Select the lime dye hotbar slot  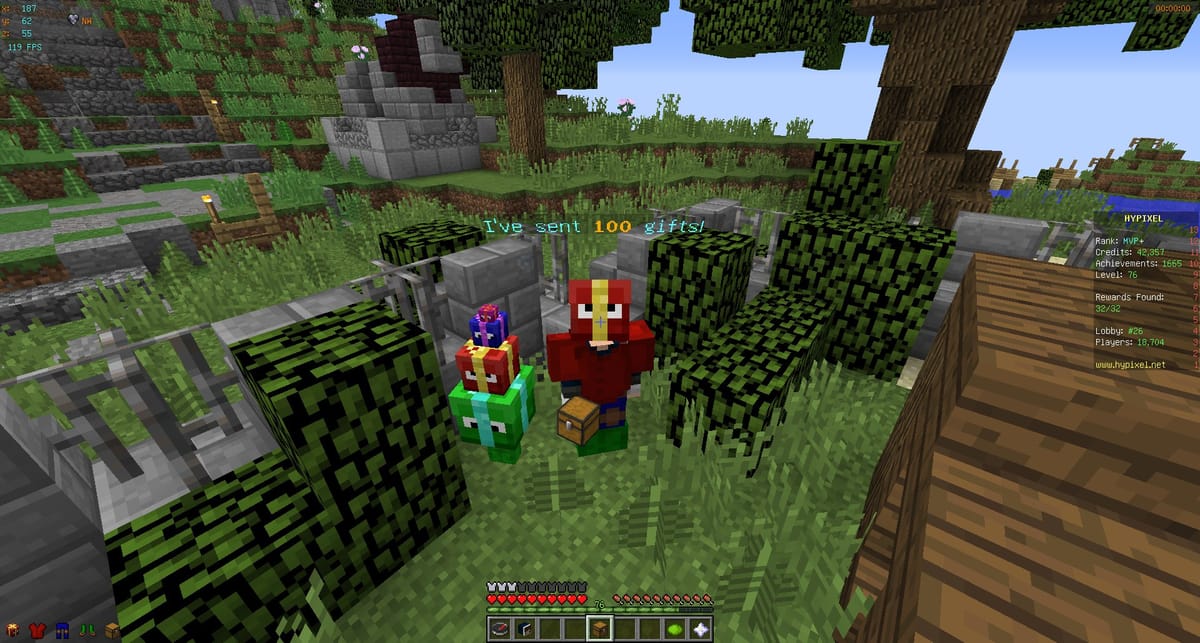[675, 628]
